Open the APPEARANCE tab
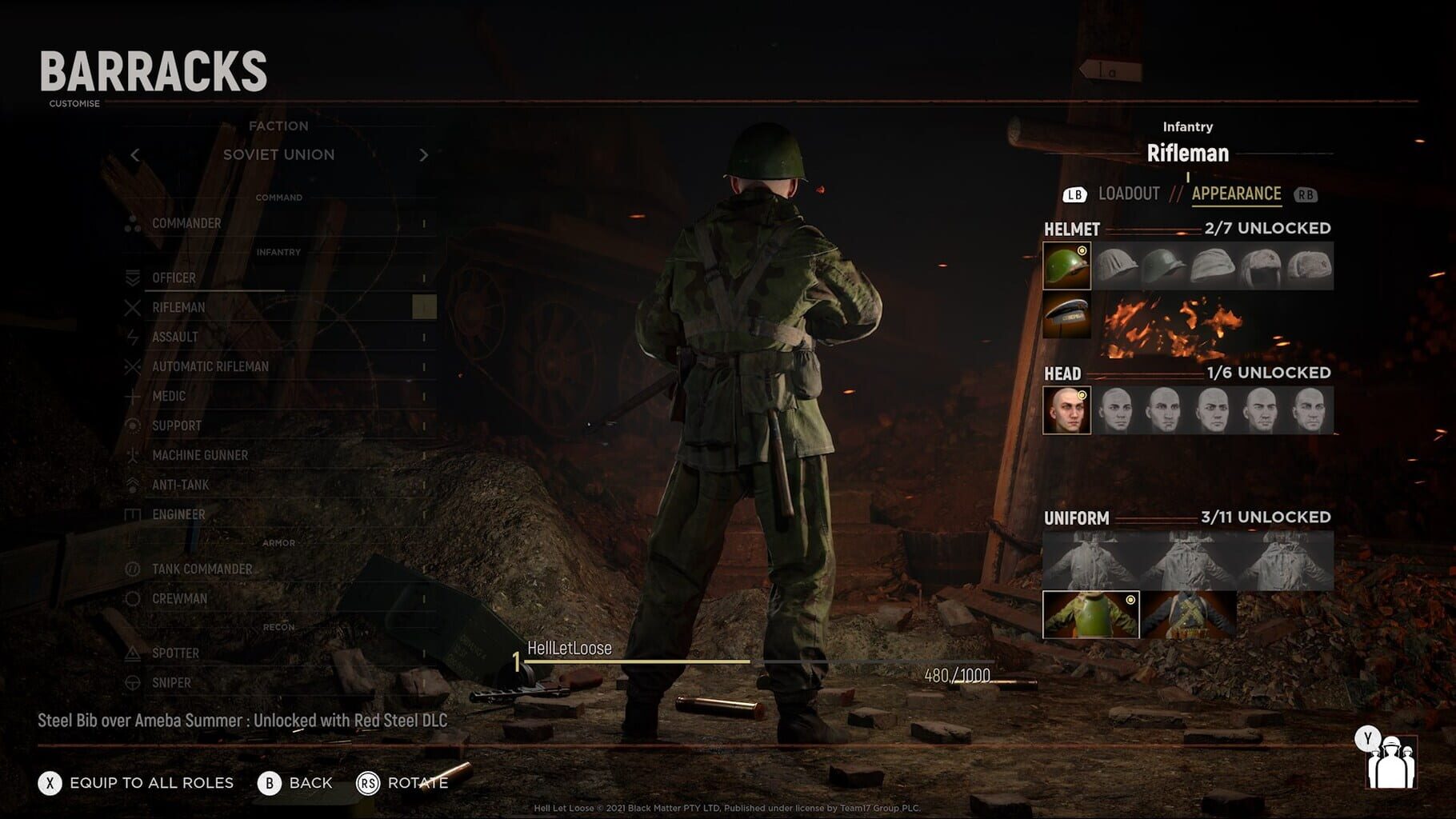 (x=1236, y=193)
